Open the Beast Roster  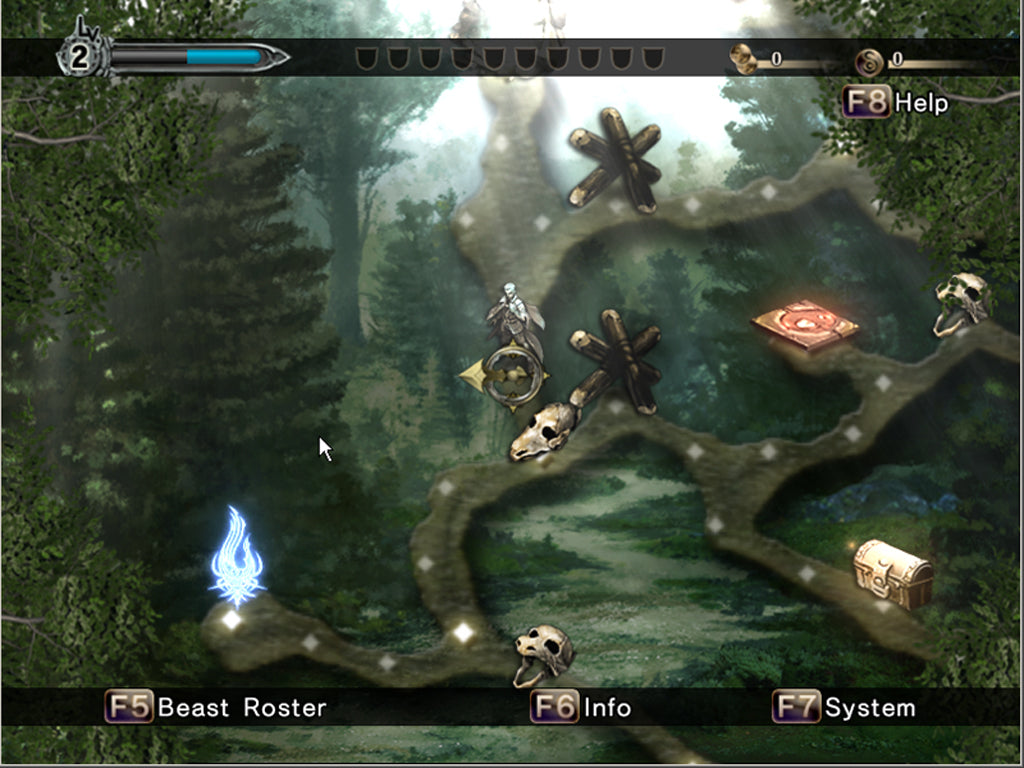217,708
